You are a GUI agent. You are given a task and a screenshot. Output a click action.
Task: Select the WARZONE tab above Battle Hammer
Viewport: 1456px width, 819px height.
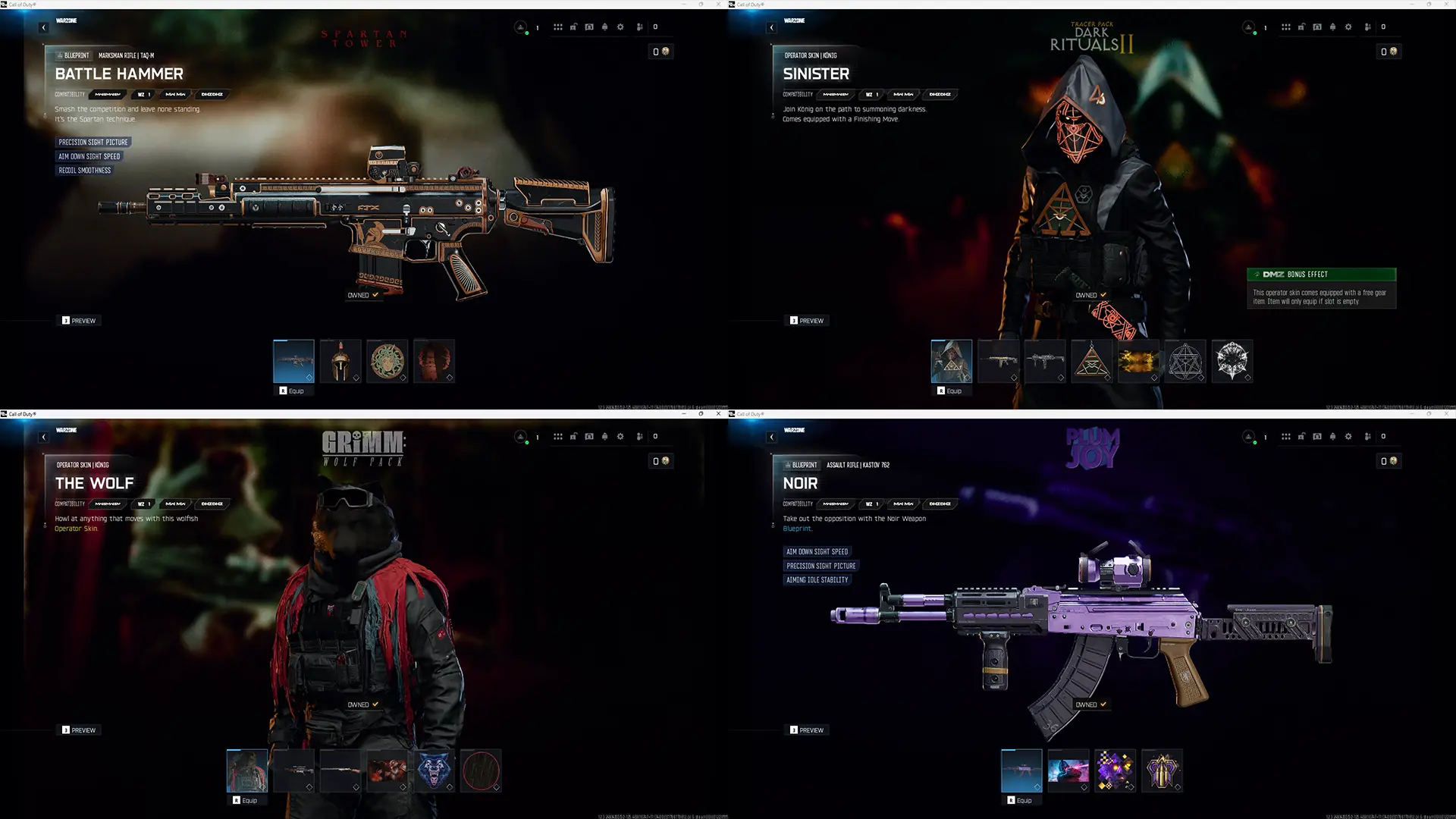pos(67,21)
